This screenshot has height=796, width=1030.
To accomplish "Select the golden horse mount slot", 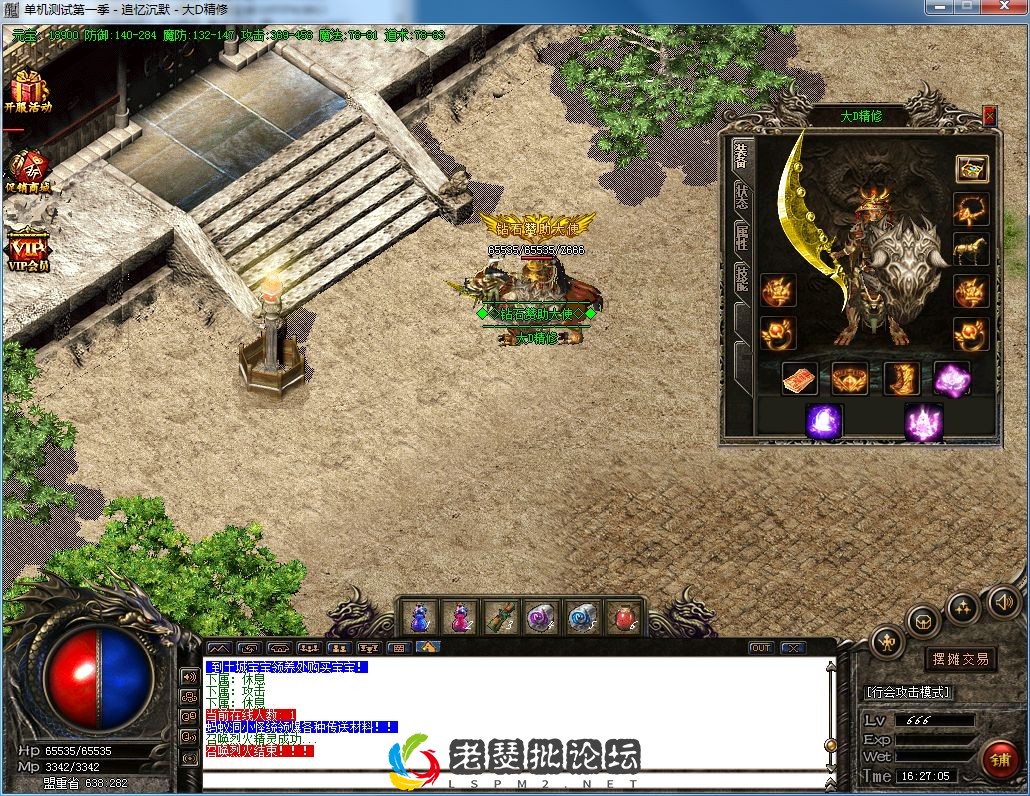I will click(x=970, y=249).
